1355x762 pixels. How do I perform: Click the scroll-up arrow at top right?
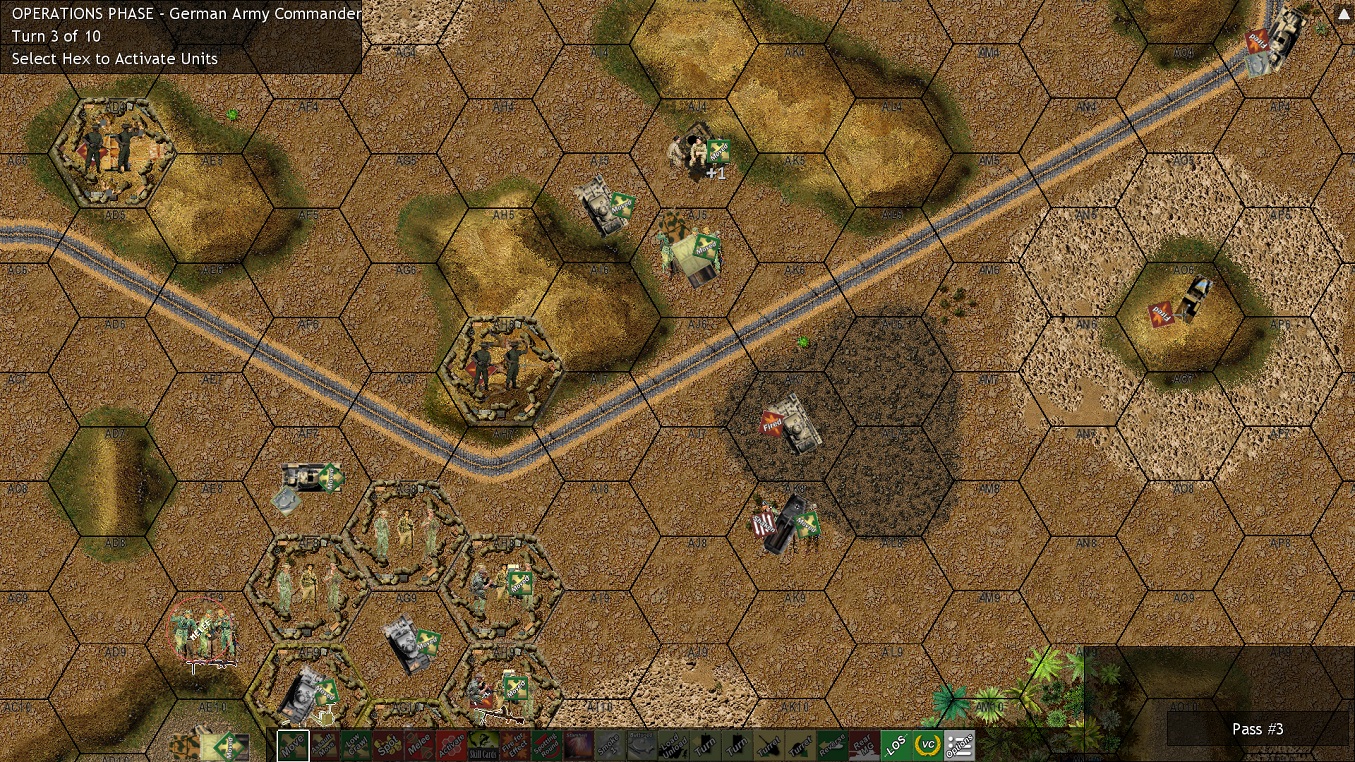(1343, 13)
